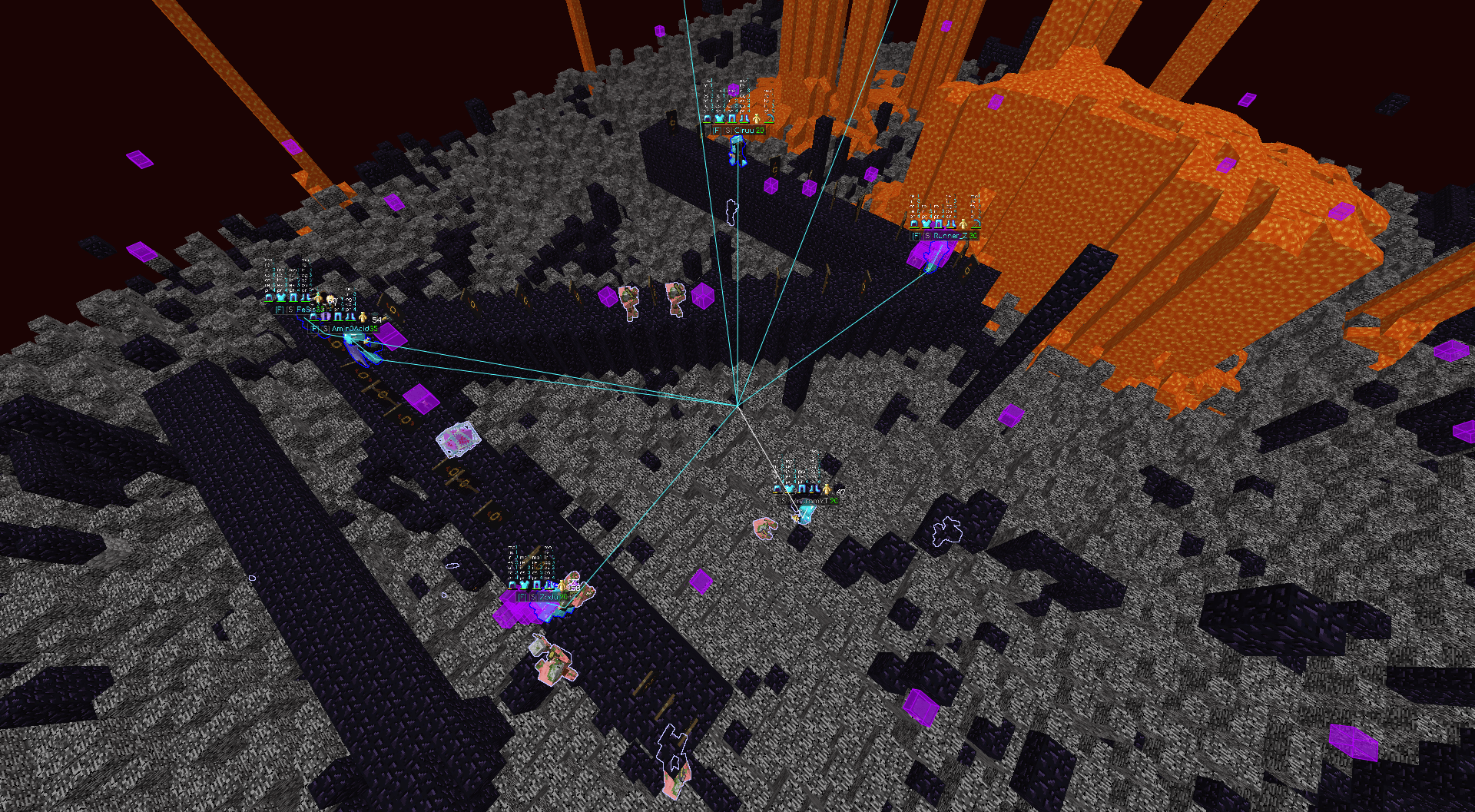Select the totem icon beside FeSxs's armor row
The height and width of the screenshot is (812, 1475).
[317, 298]
